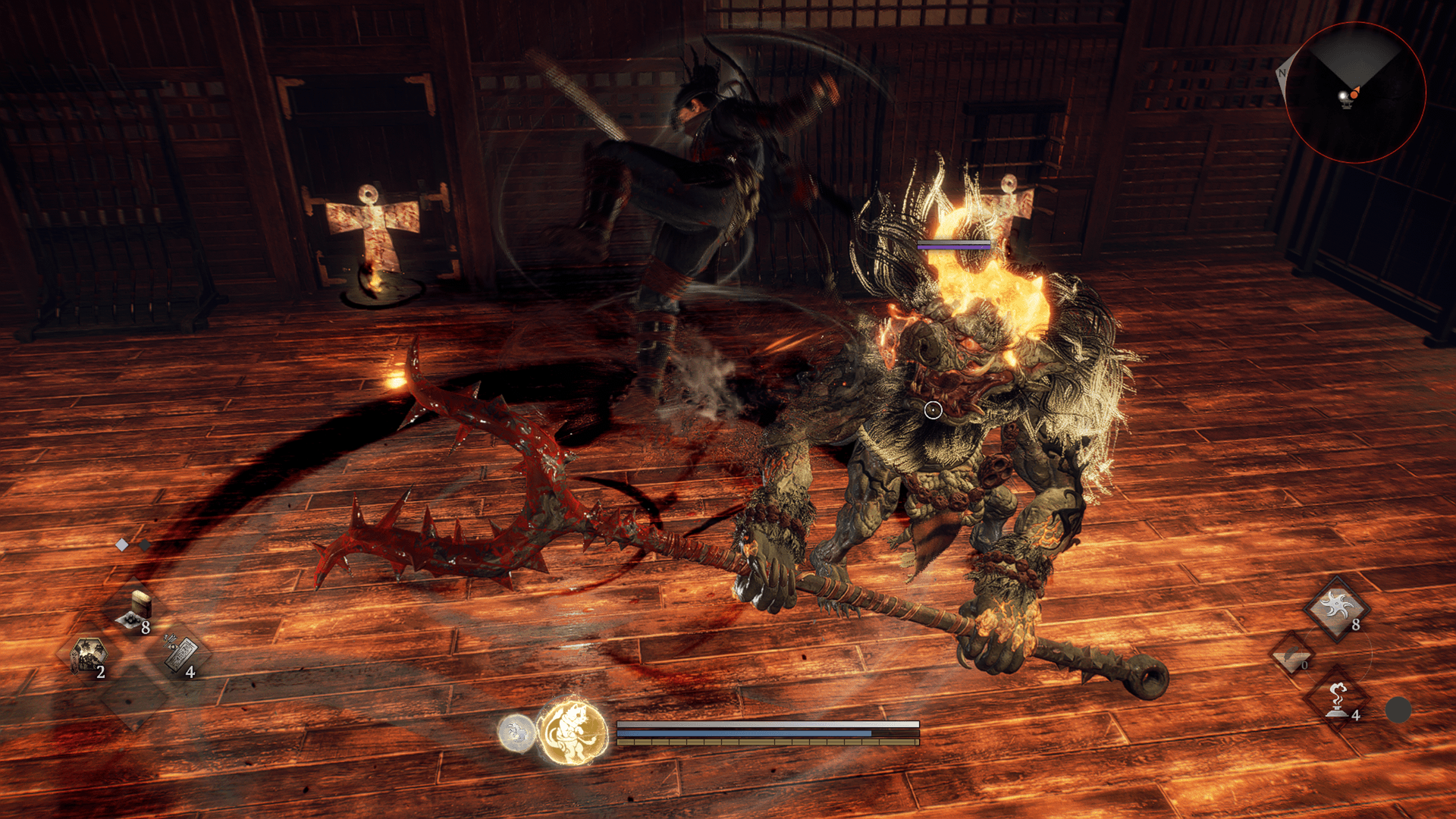This screenshot has width=1456, height=819.
Task: Select the small silver secondary spirit emblem
Action: point(516,733)
